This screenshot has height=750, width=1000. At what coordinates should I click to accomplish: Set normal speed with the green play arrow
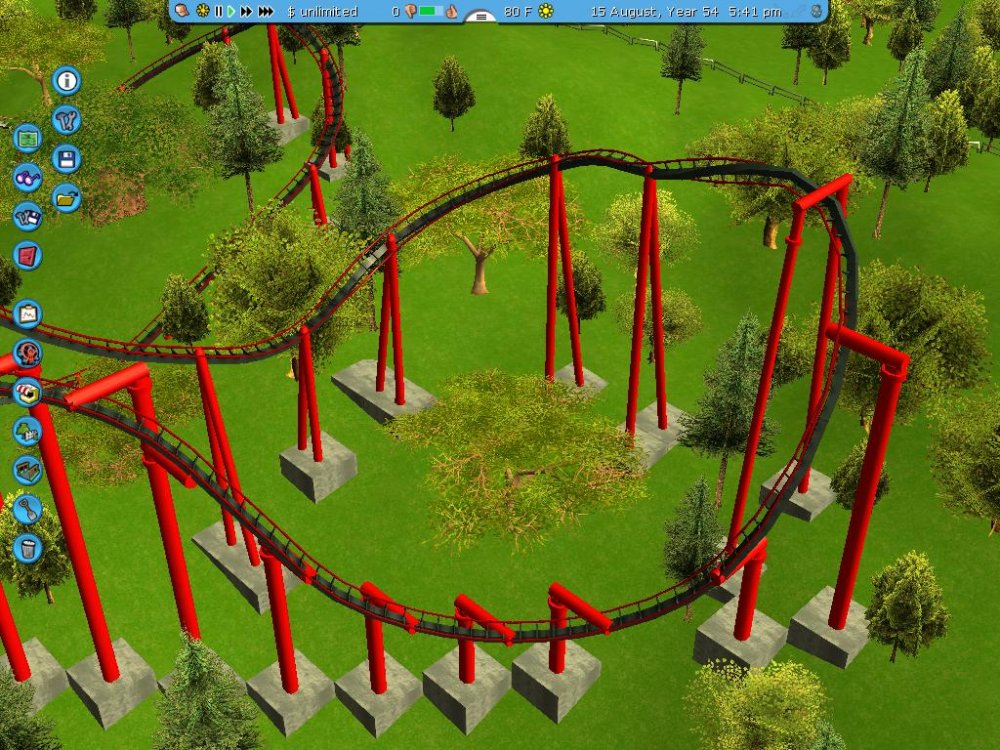[x=231, y=11]
